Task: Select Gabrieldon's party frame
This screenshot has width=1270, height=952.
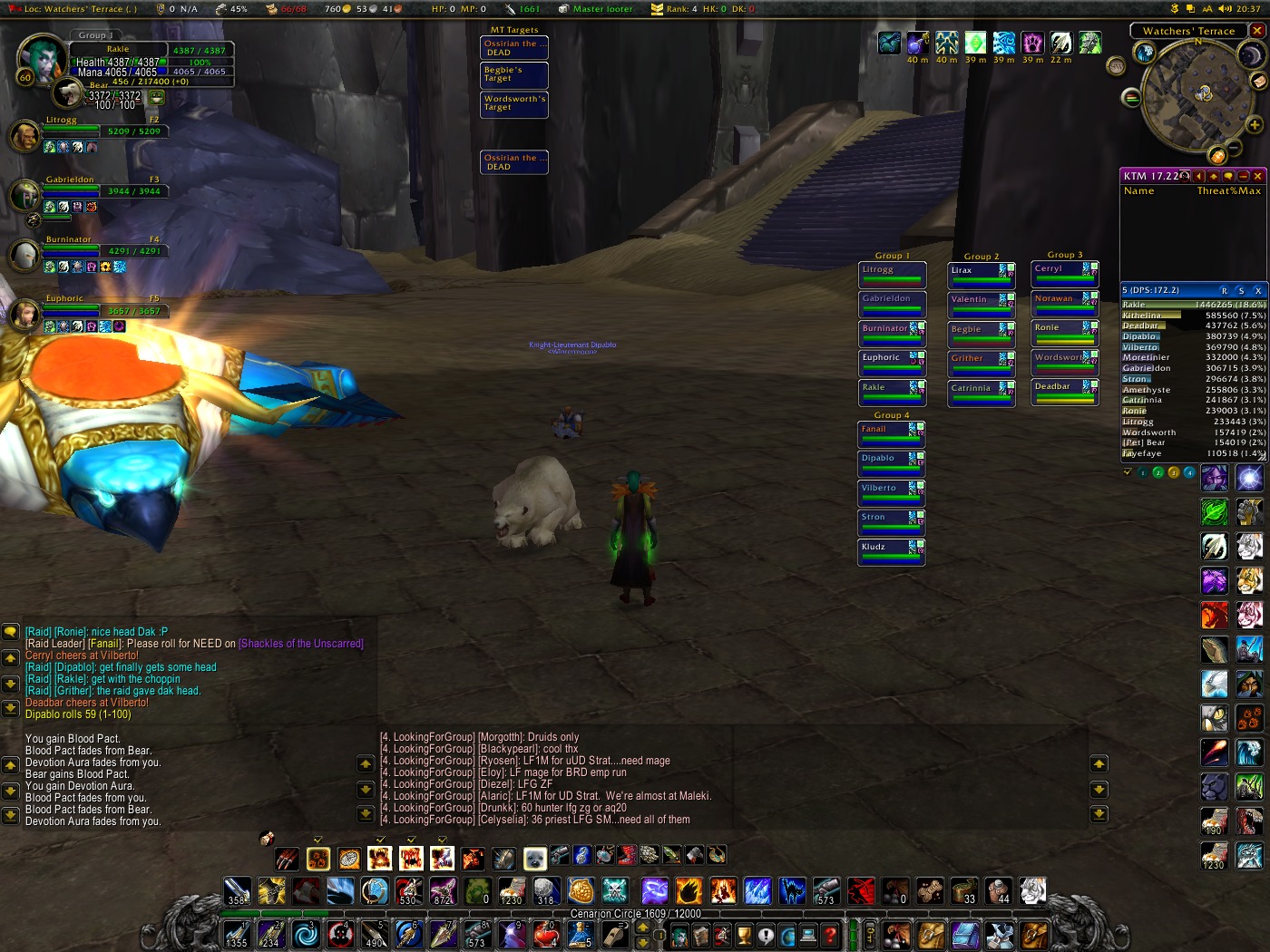Action: tap(102, 187)
